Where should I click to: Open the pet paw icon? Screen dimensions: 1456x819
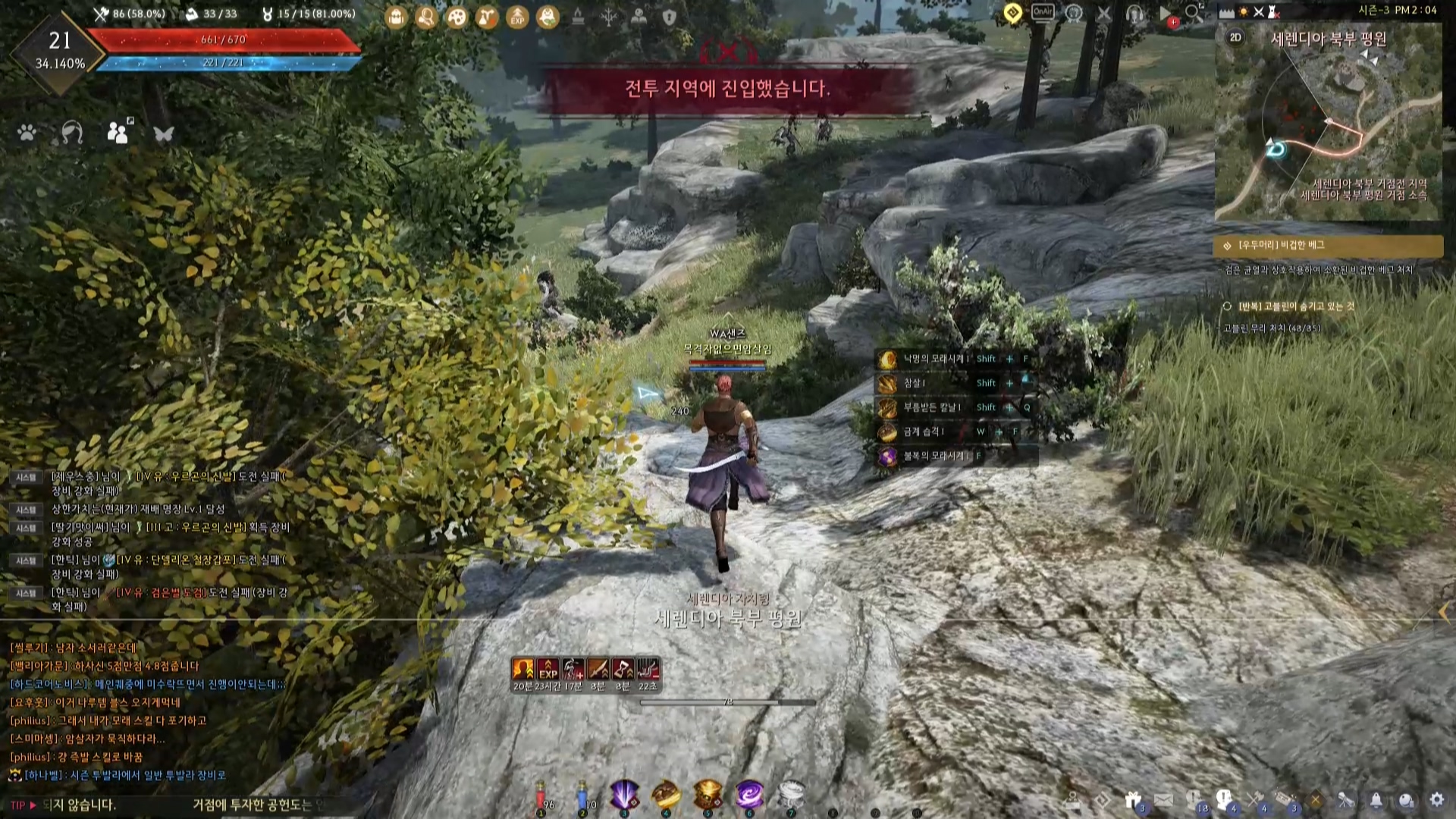click(27, 133)
